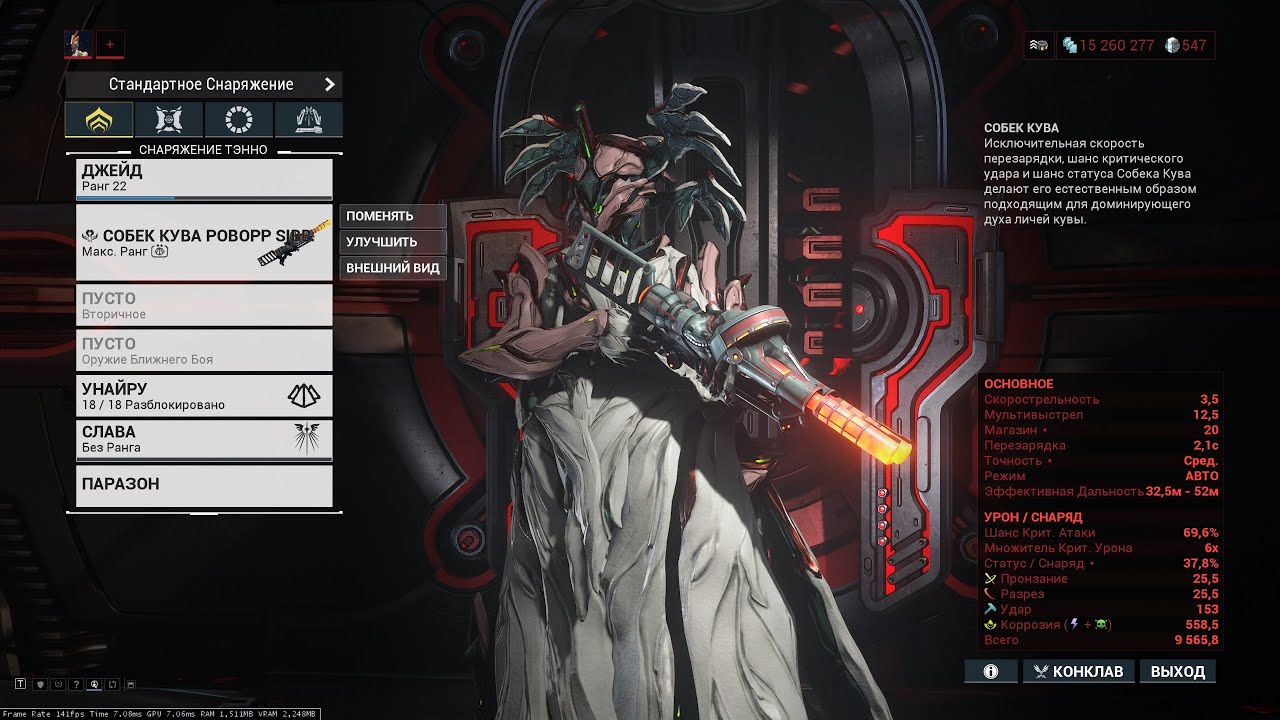The image size is (1280, 720).
Task: Open the Паразон slot
Action: click(204, 485)
